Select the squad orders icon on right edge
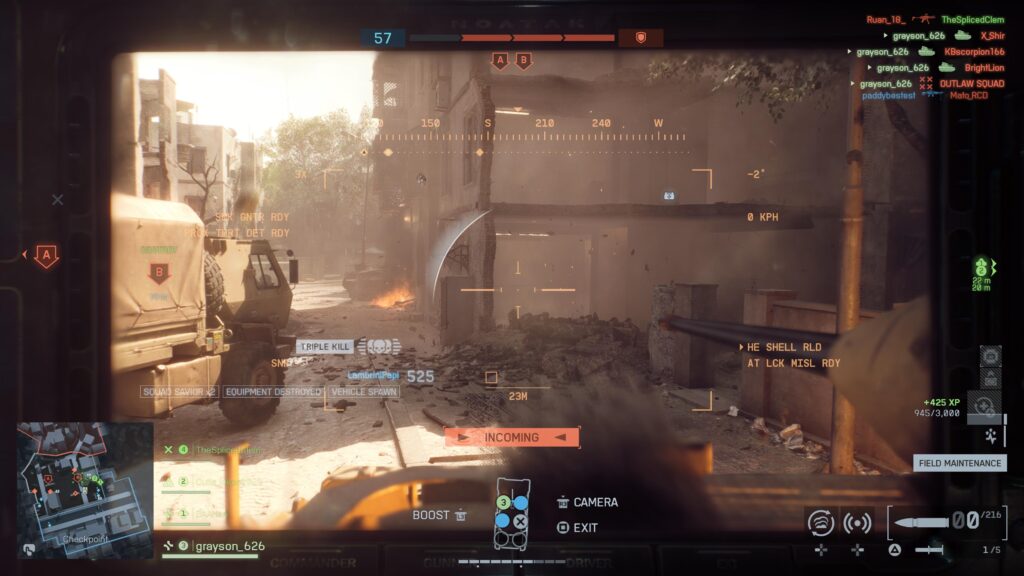This screenshot has width=1024, height=576. pos(981,268)
